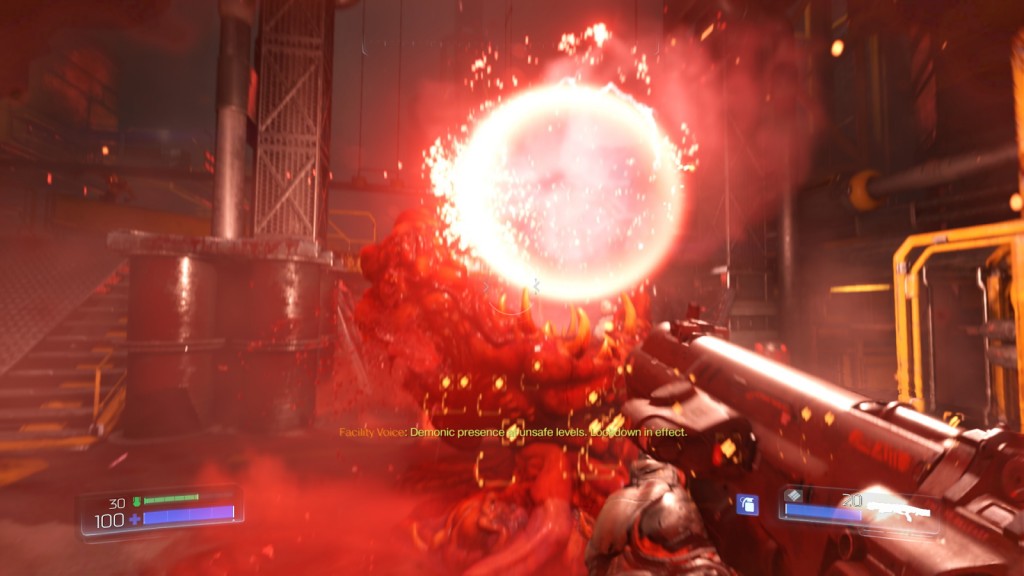Click the blue health cross icon
Image resolution: width=1024 pixels, height=576 pixels.
click(x=134, y=520)
